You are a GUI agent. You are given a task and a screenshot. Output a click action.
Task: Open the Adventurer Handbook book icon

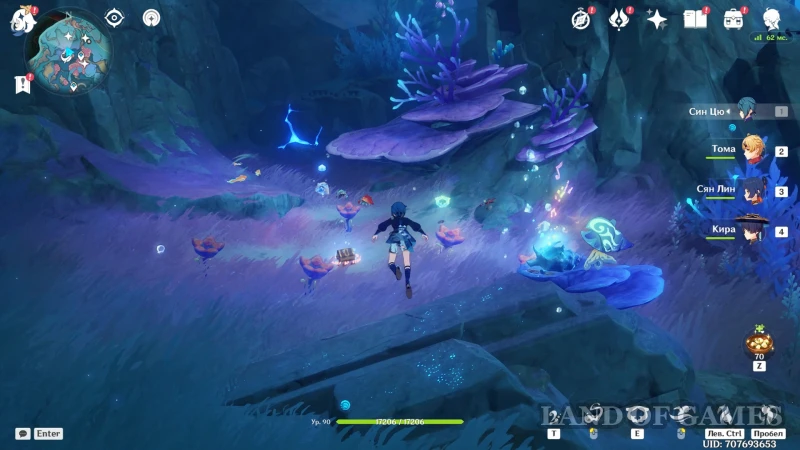(695, 19)
